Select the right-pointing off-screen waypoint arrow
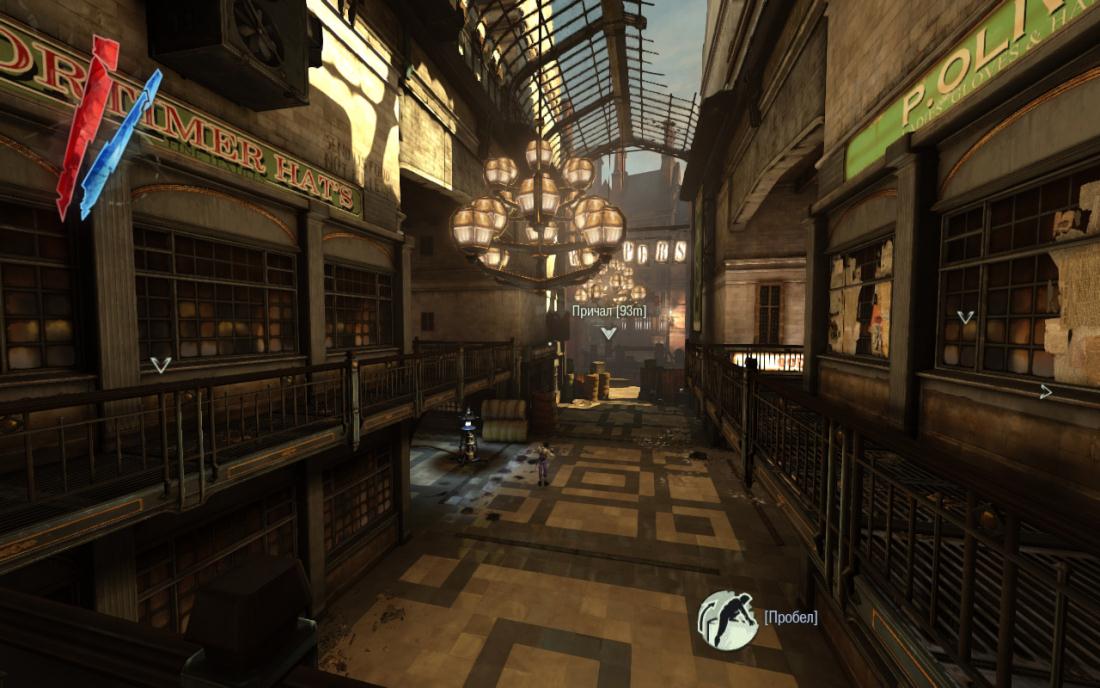The height and width of the screenshot is (688, 1100). point(1046,392)
